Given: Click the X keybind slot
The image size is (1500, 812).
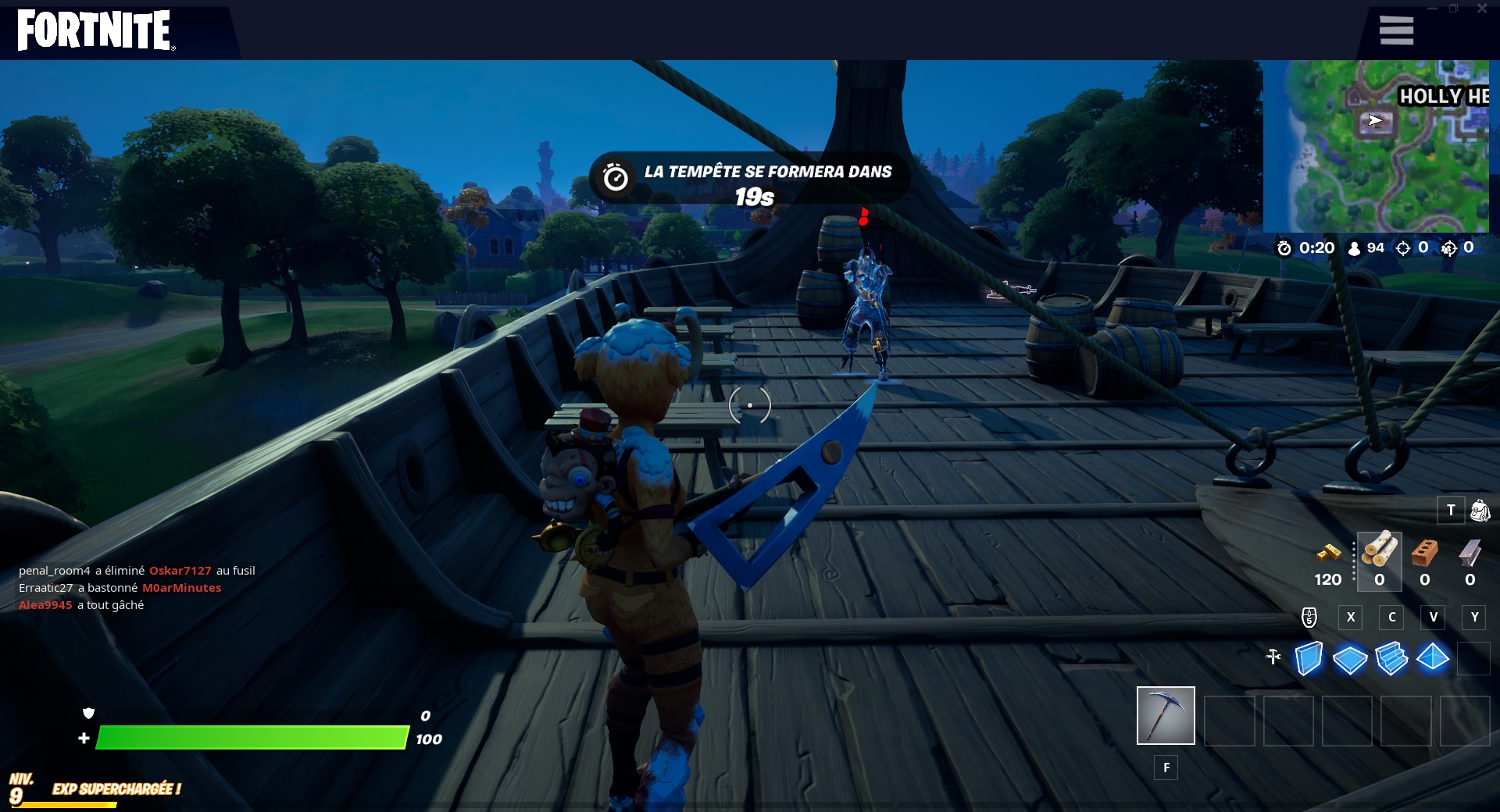Looking at the screenshot, I should pyautogui.click(x=1351, y=618).
